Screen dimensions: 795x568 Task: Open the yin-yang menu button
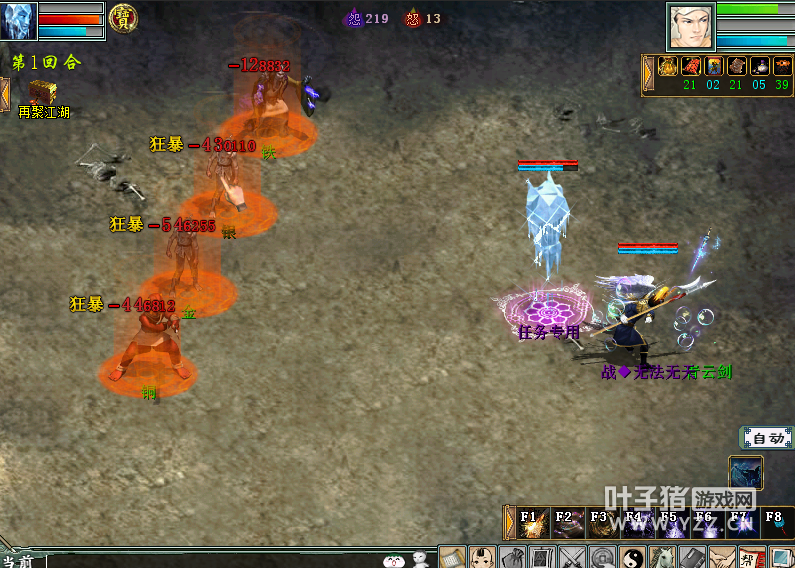(634, 557)
